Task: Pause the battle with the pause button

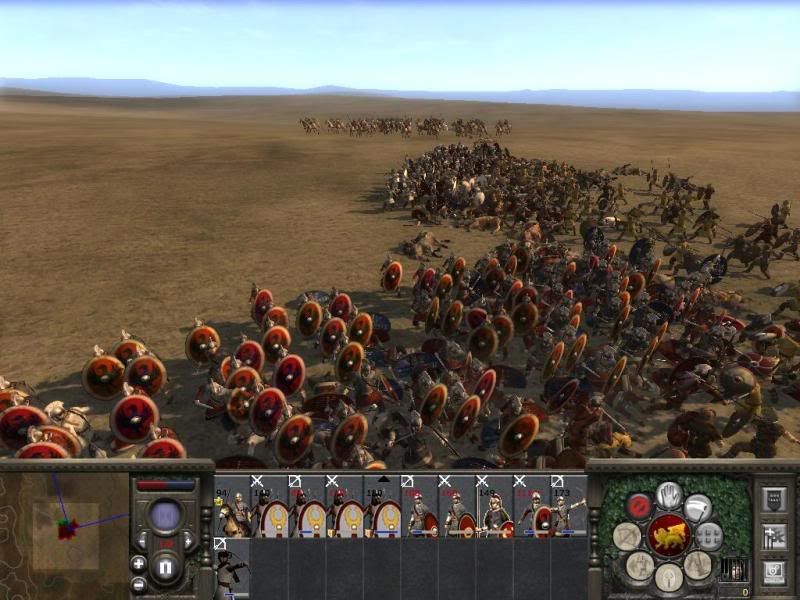Action: pyautogui.click(x=166, y=569)
